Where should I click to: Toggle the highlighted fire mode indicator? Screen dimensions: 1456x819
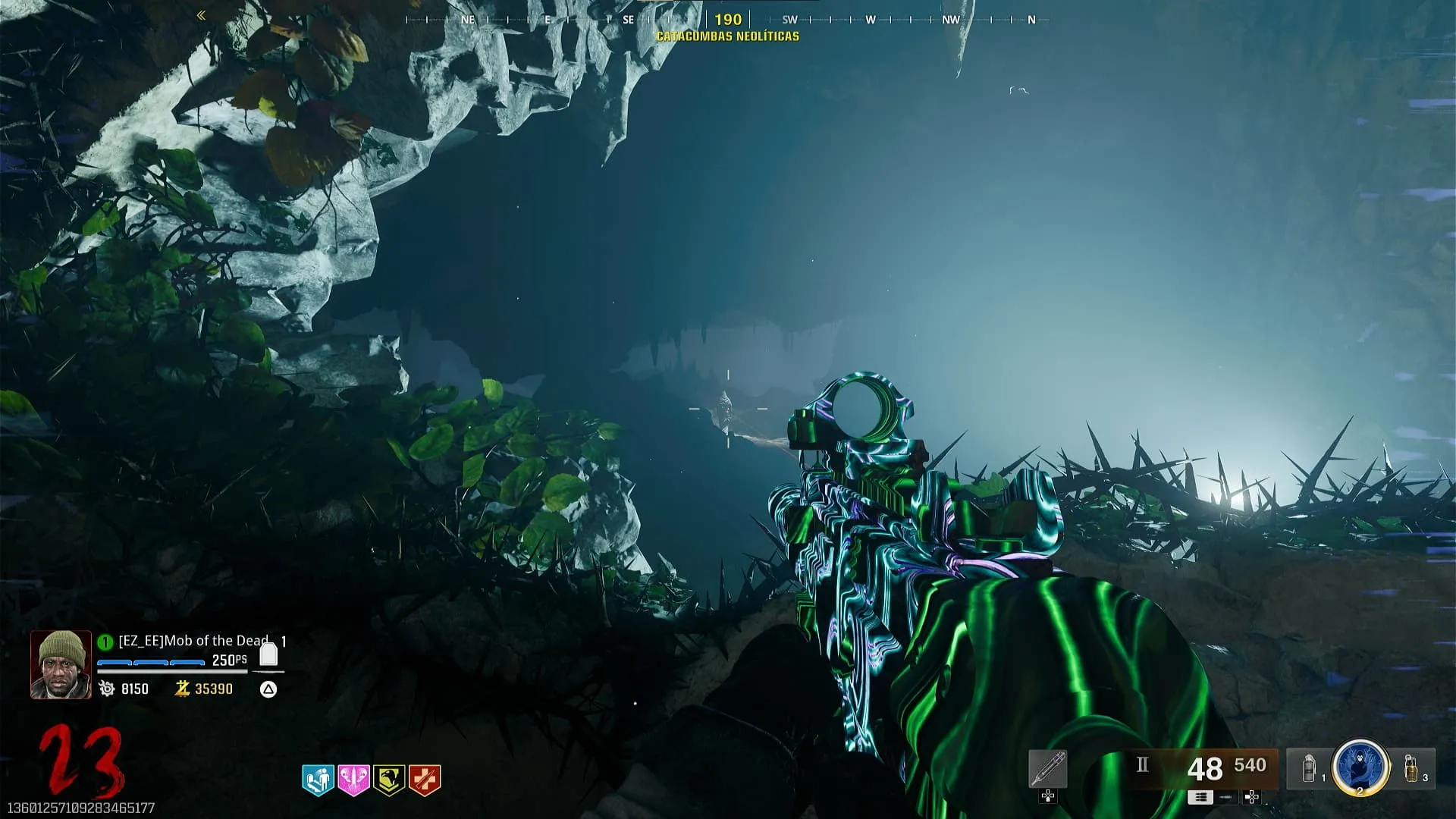1200,797
